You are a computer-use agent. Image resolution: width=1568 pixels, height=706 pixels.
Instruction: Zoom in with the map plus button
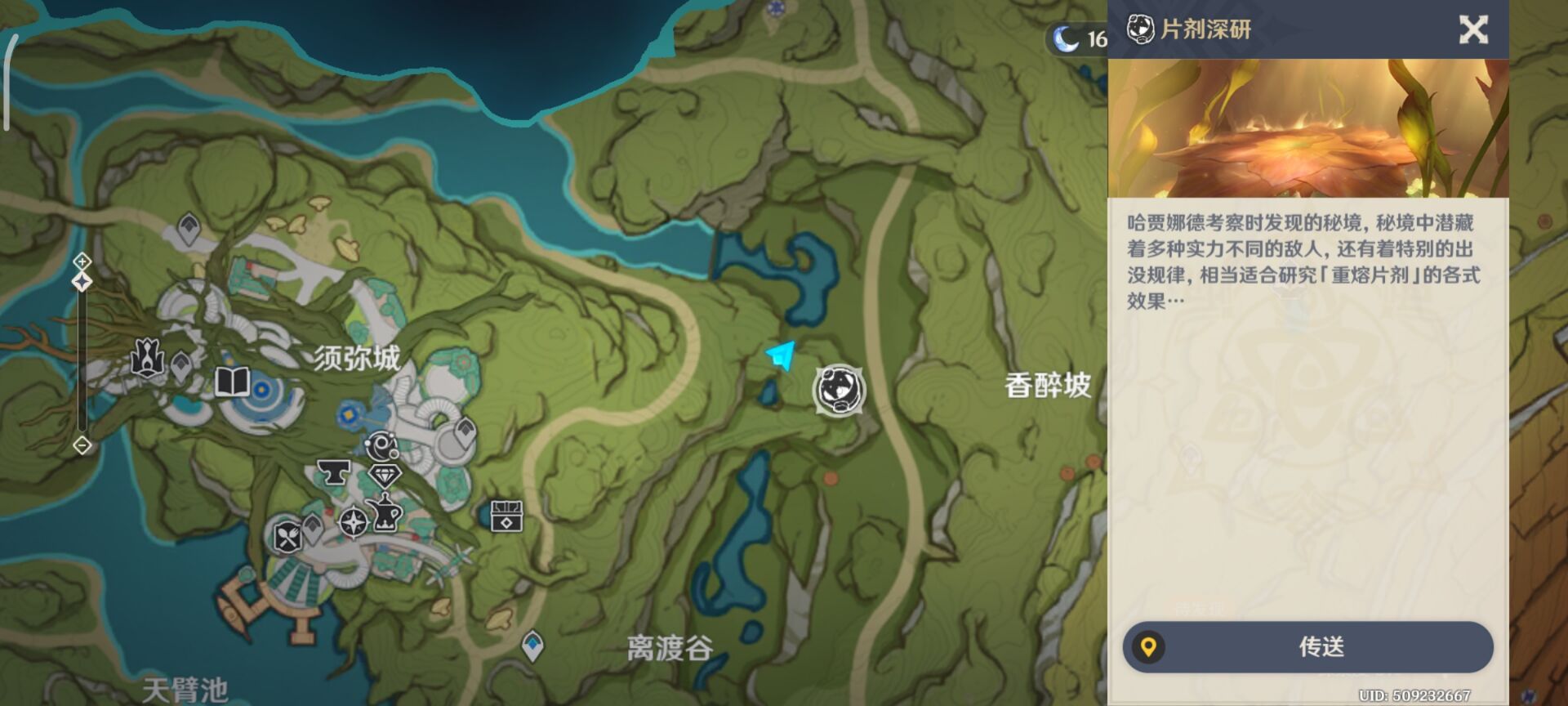coord(82,261)
